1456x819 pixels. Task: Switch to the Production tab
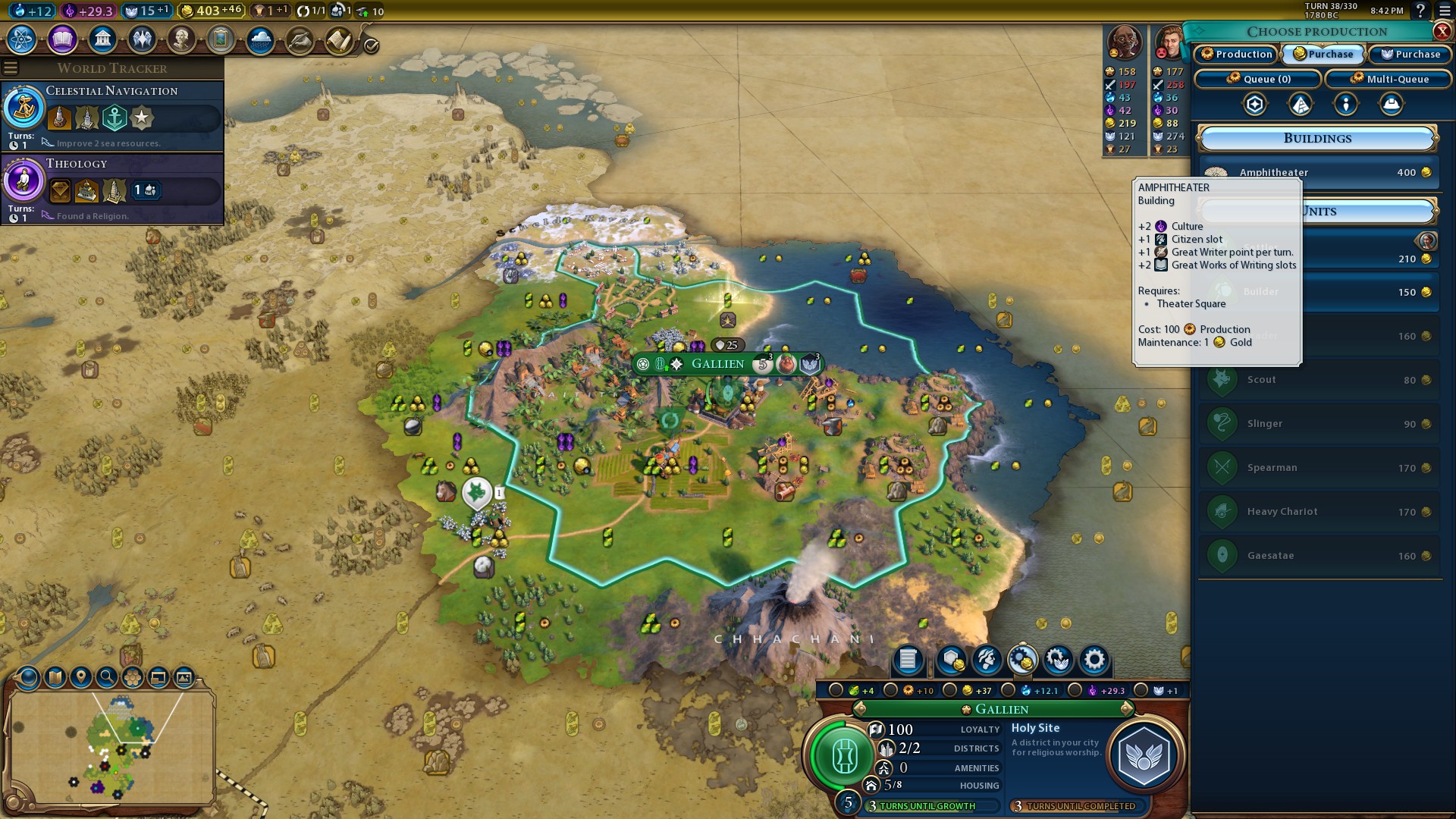coord(1237,55)
